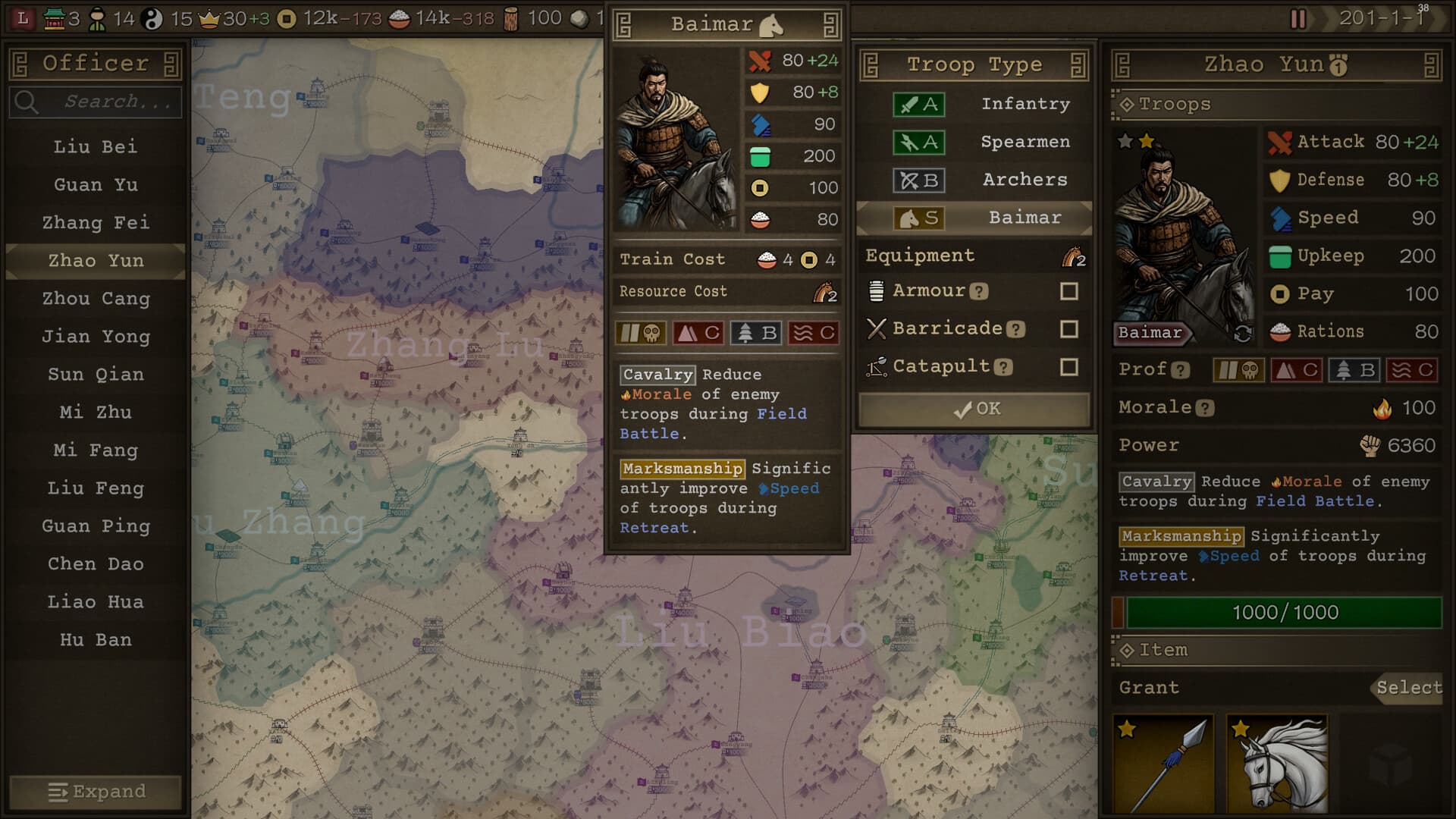Enable the Barricade equipment checkbox

click(1068, 329)
